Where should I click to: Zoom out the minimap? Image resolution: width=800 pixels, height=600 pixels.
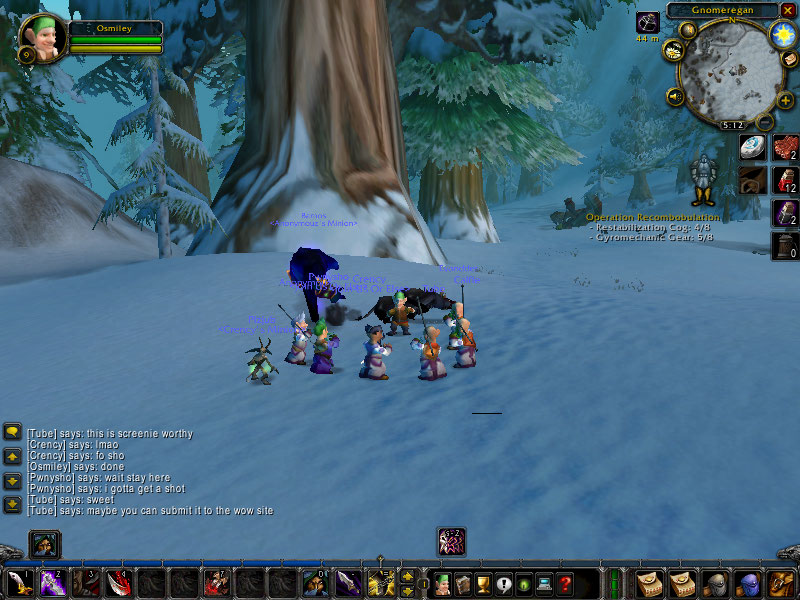point(765,122)
